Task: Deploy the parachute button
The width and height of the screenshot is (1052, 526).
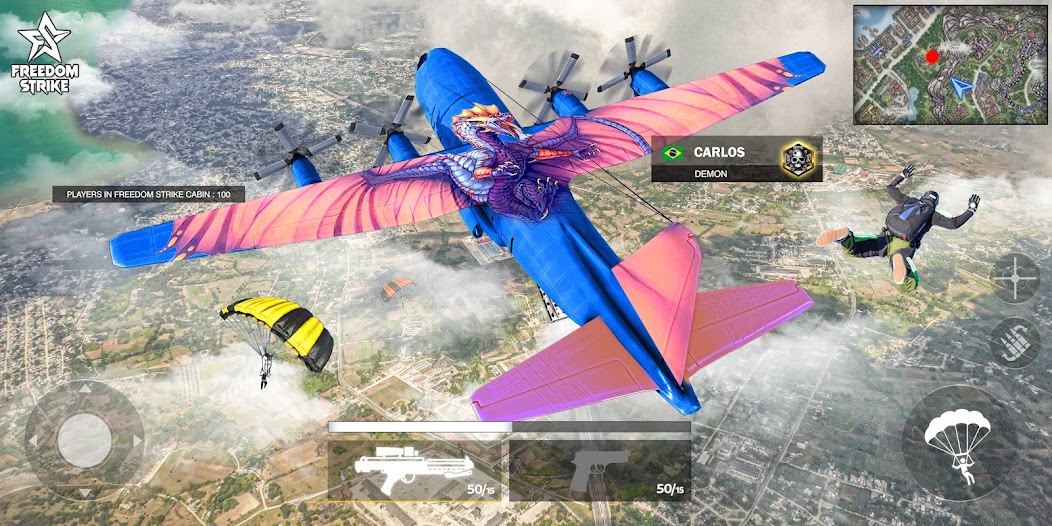Action: coord(958,443)
